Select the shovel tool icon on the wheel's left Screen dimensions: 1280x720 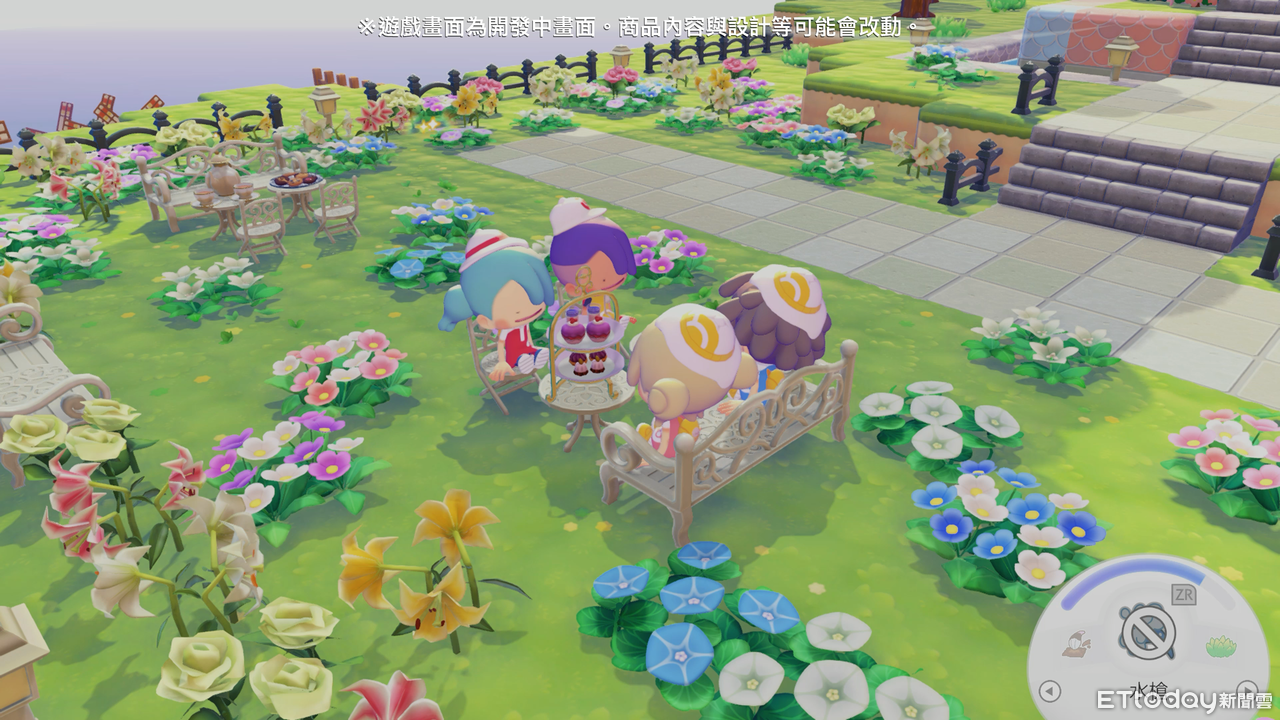(x=1075, y=643)
